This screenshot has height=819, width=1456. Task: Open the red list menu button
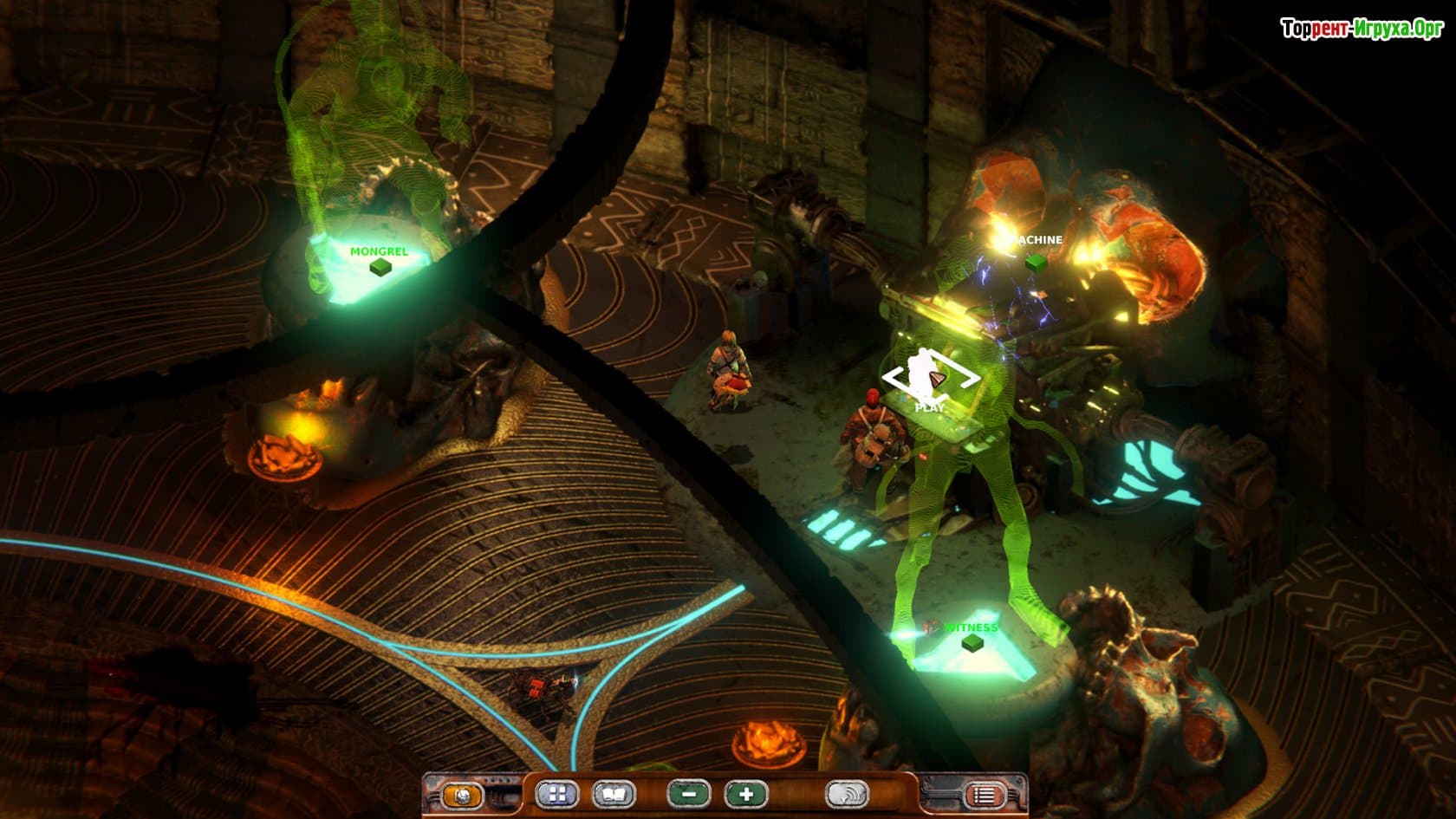click(984, 795)
